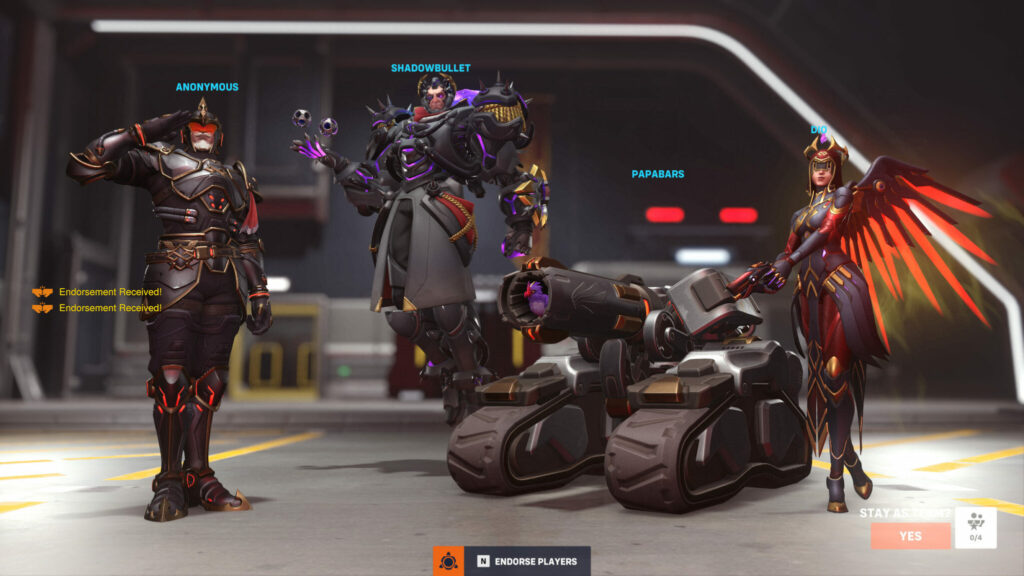1024x576 pixels.
Task: Open the Endorse Players option
Action: point(528,561)
